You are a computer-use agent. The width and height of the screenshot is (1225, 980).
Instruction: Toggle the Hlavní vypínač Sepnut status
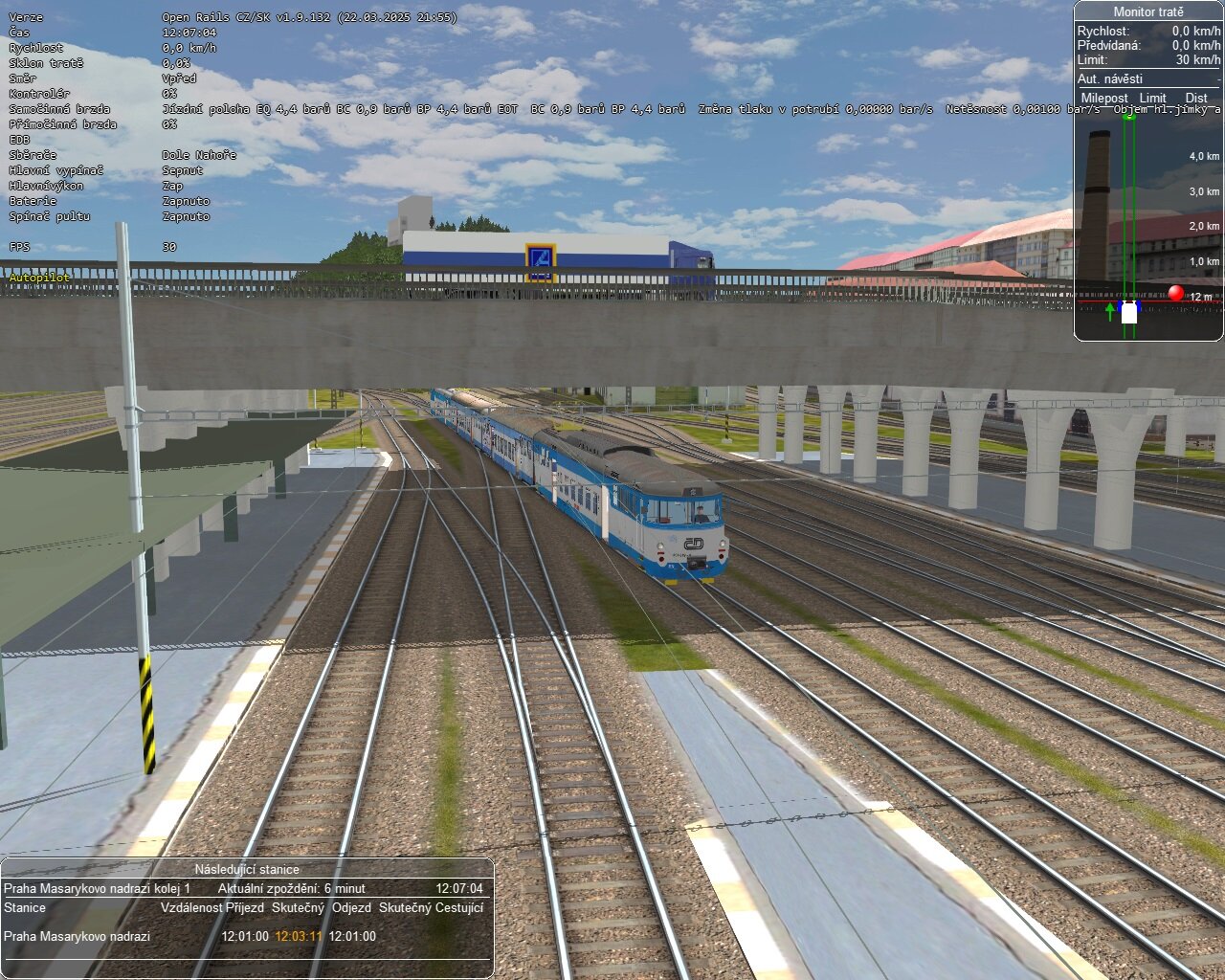[x=182, y=169]
